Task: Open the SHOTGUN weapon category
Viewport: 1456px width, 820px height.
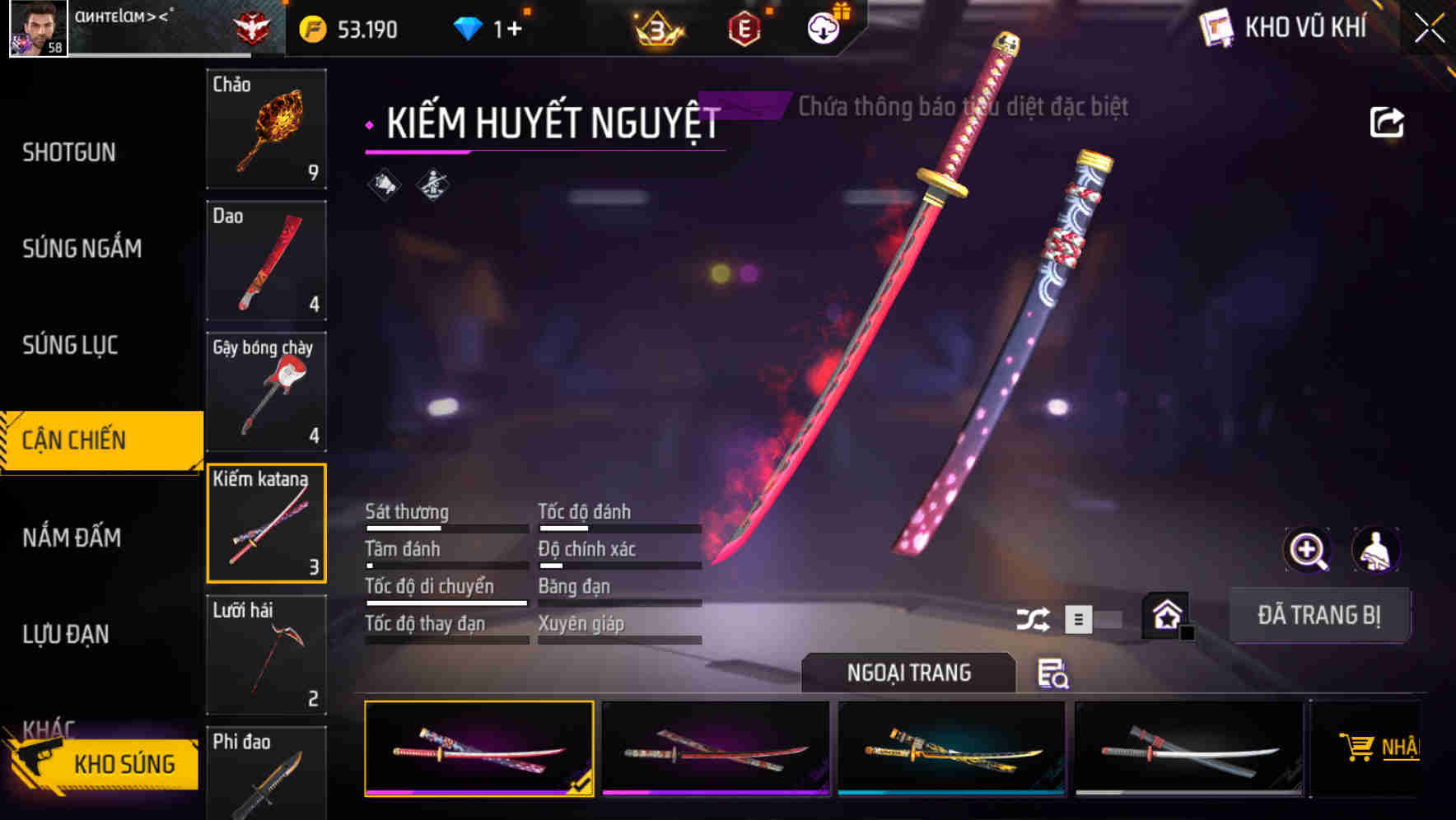Action: click(69, 152)
